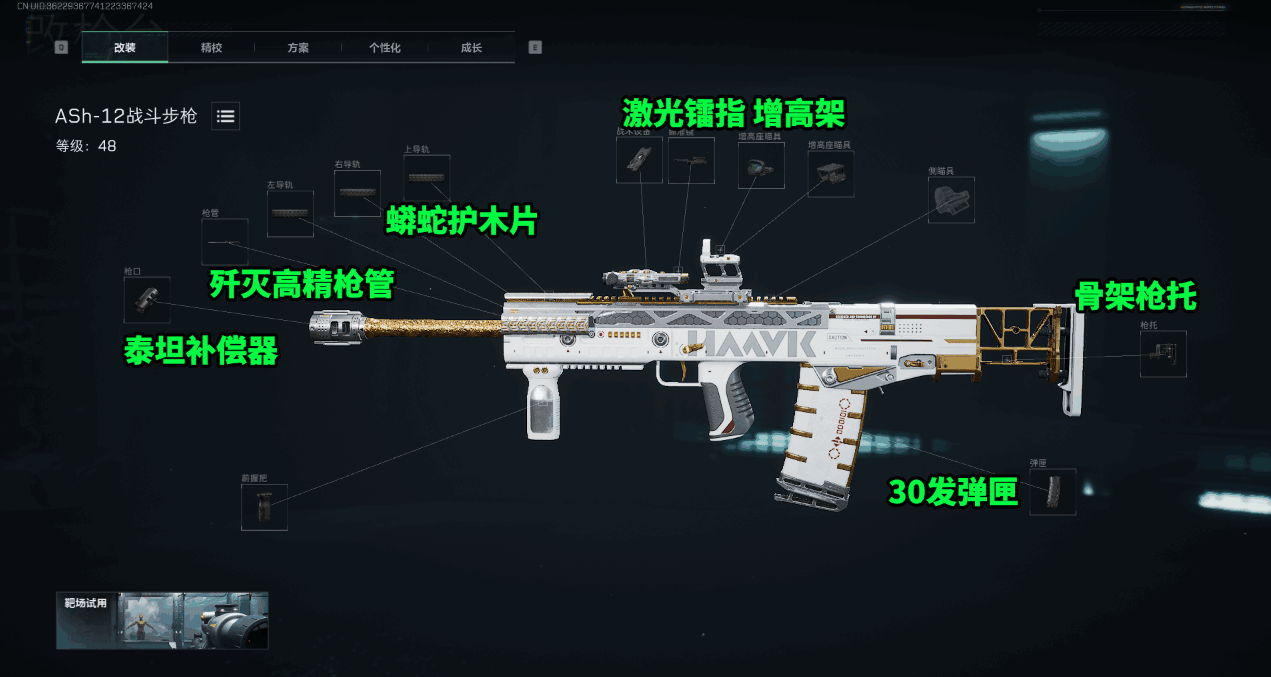The width and height of the screenshot is (1271, 677).
Task: Open the 枪管 barrel slot
Action: (224, 242)
